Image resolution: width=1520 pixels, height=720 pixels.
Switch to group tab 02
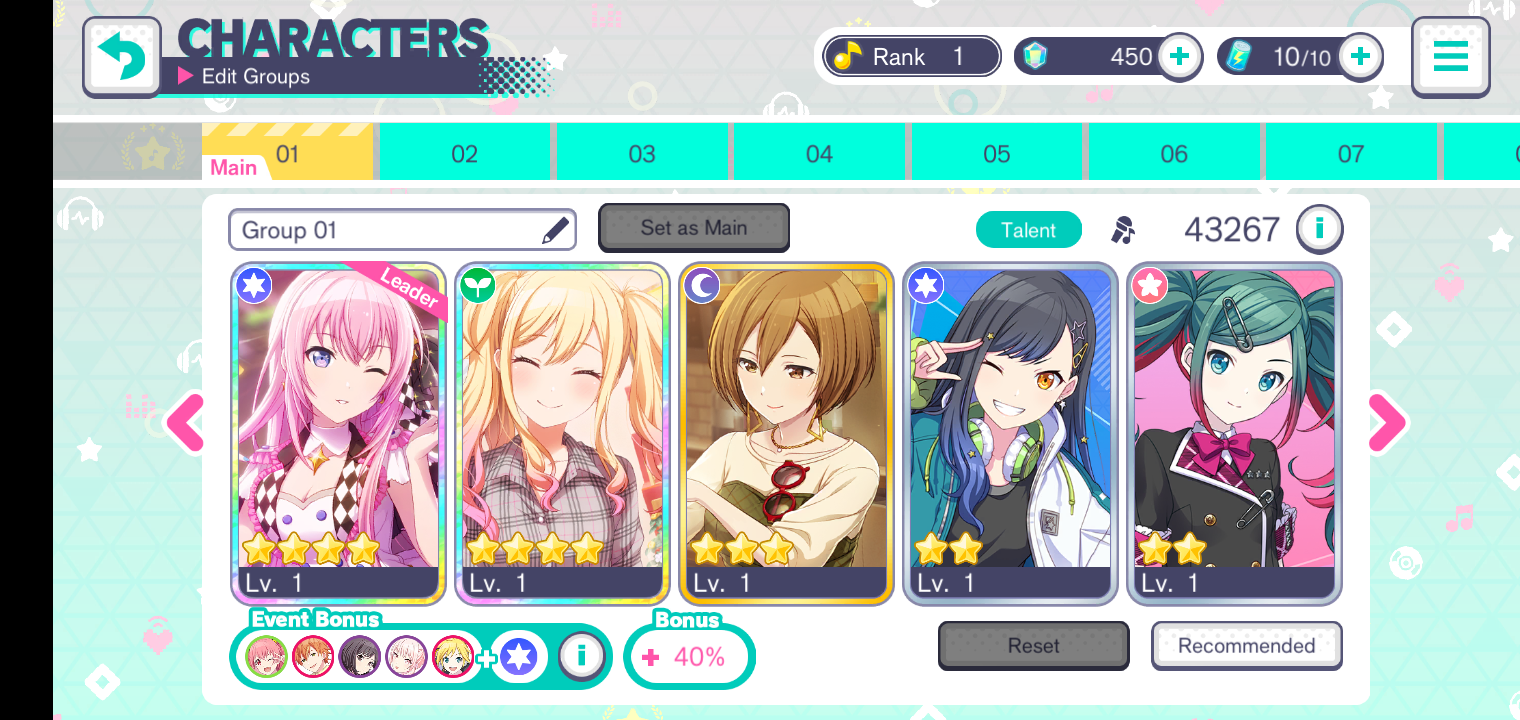464,154
